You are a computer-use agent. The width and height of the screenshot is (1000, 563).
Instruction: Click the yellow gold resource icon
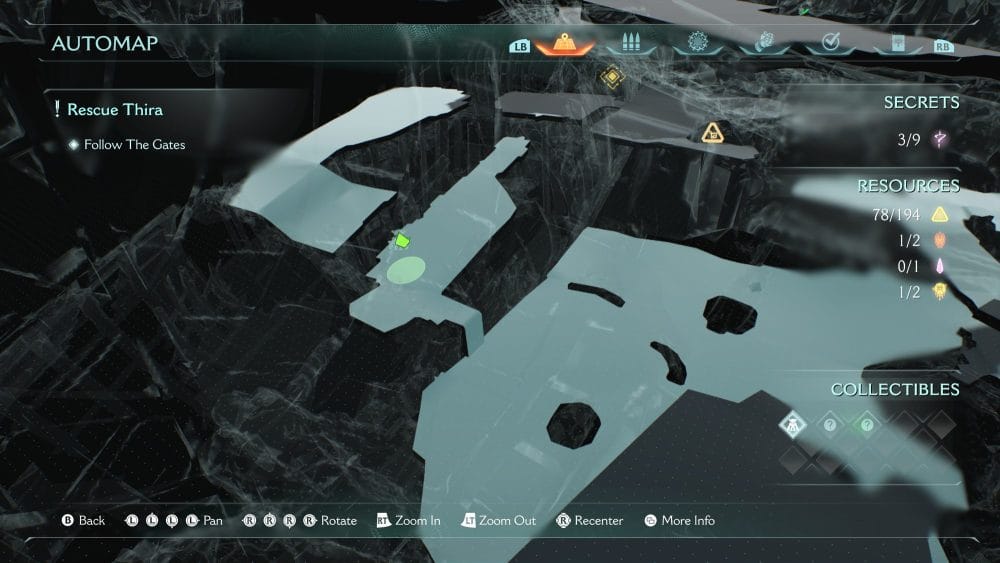click(x=940, y=213)
